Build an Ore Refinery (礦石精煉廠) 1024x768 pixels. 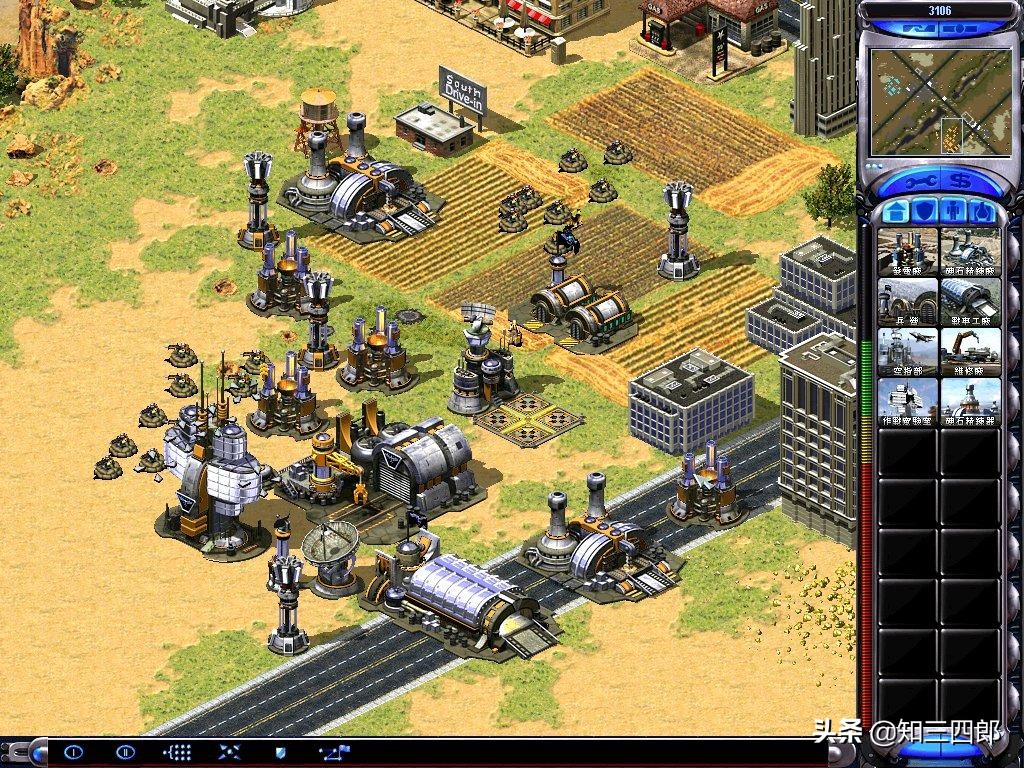(970, 252)
